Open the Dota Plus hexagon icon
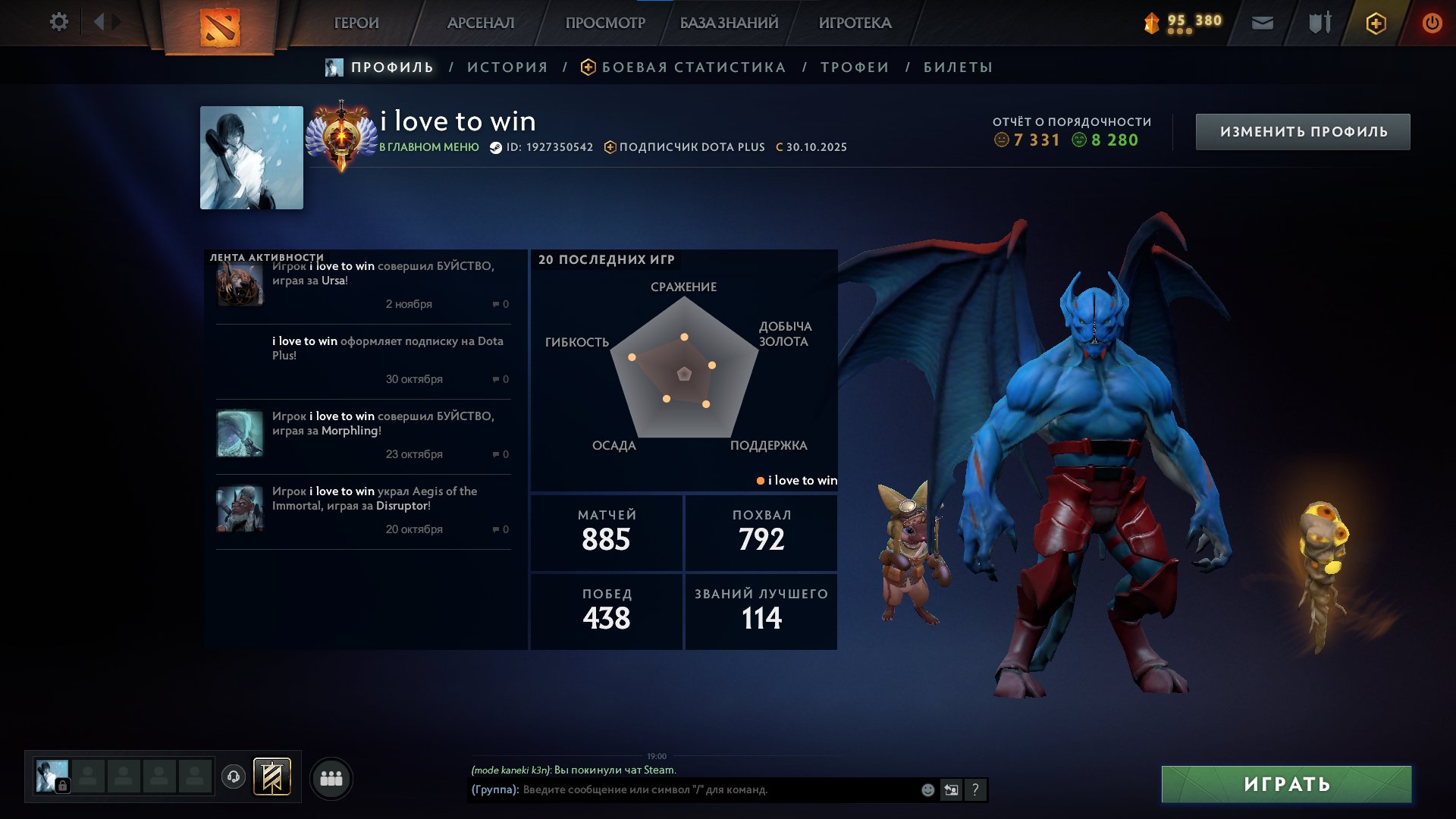The width and height of the screenshot is (1456, 819). 1376,23
